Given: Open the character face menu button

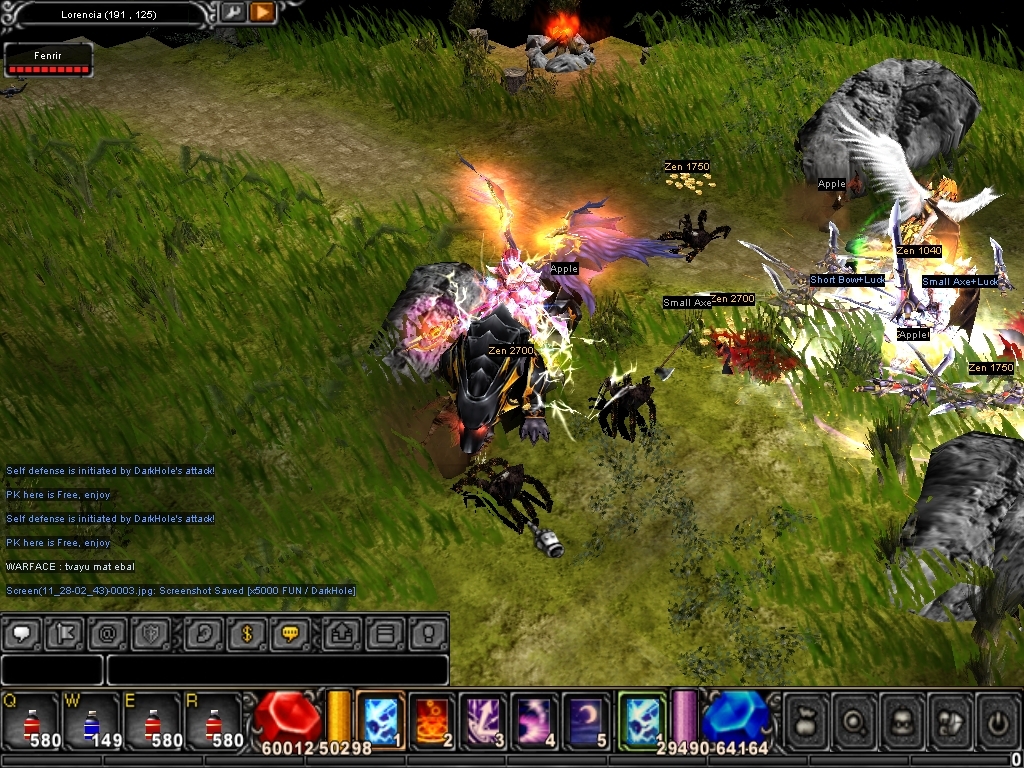Looking at the screenshot, I should click(x=902, y=720).
